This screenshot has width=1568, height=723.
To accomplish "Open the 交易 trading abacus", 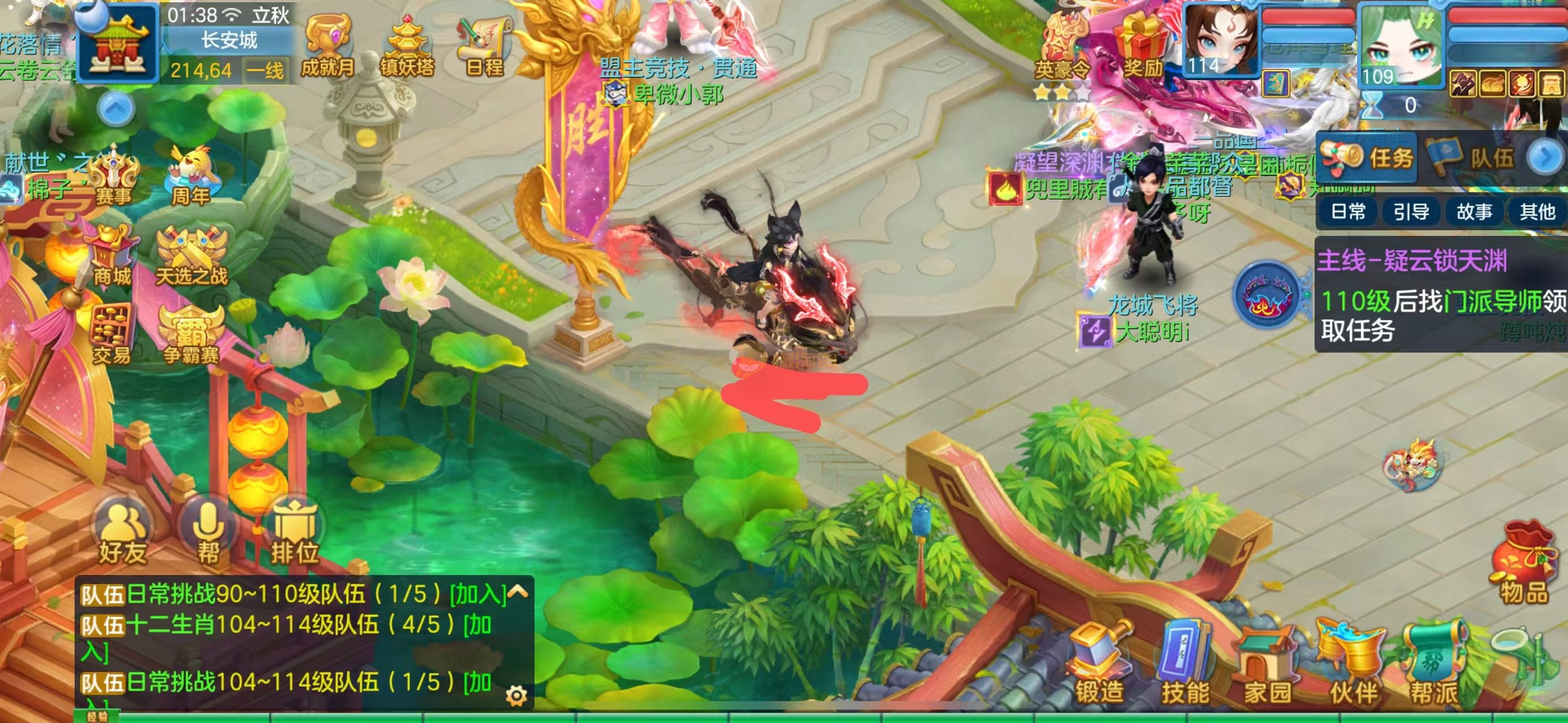I will point(111,335).
